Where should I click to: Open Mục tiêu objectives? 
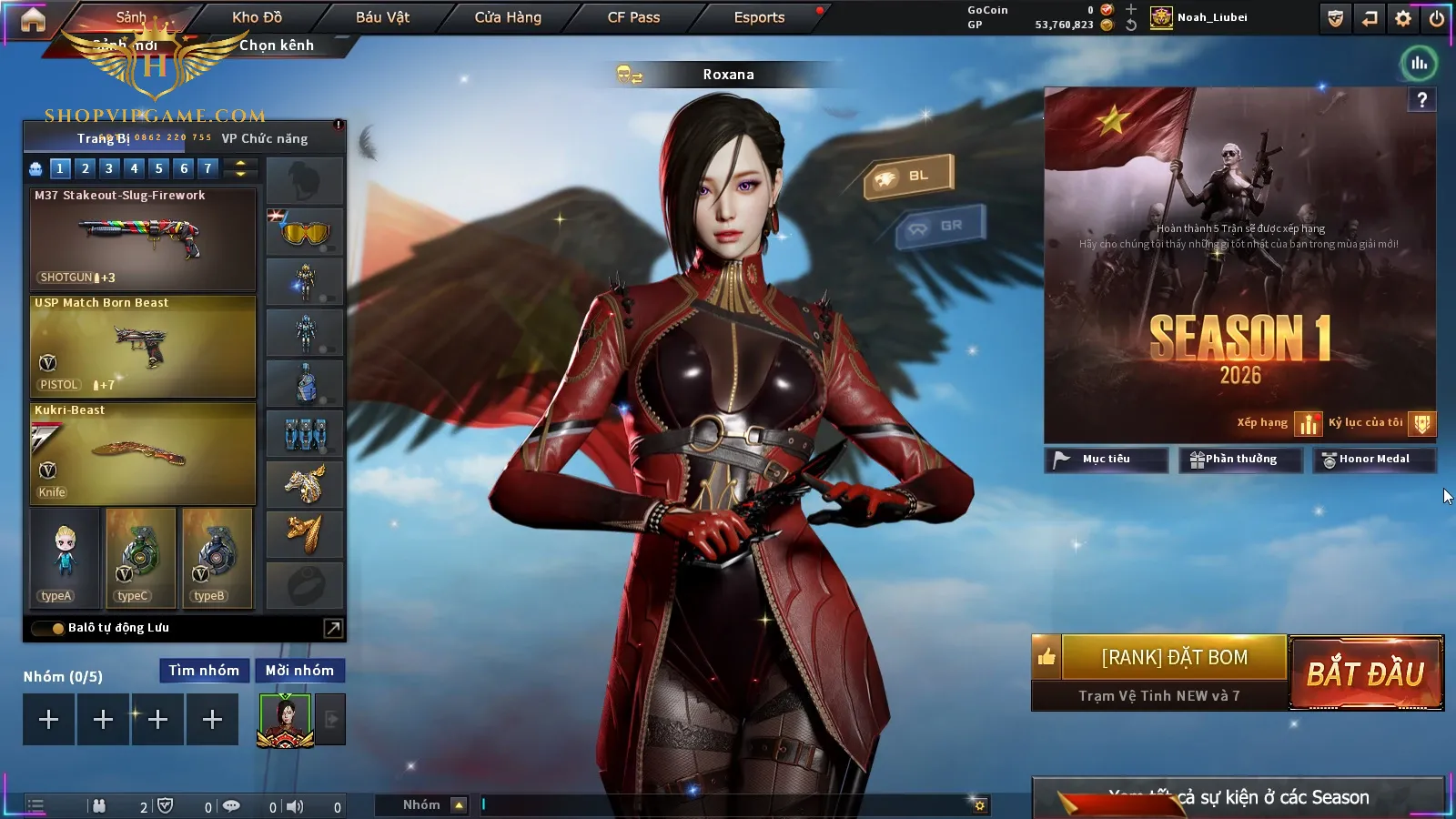1106,460
